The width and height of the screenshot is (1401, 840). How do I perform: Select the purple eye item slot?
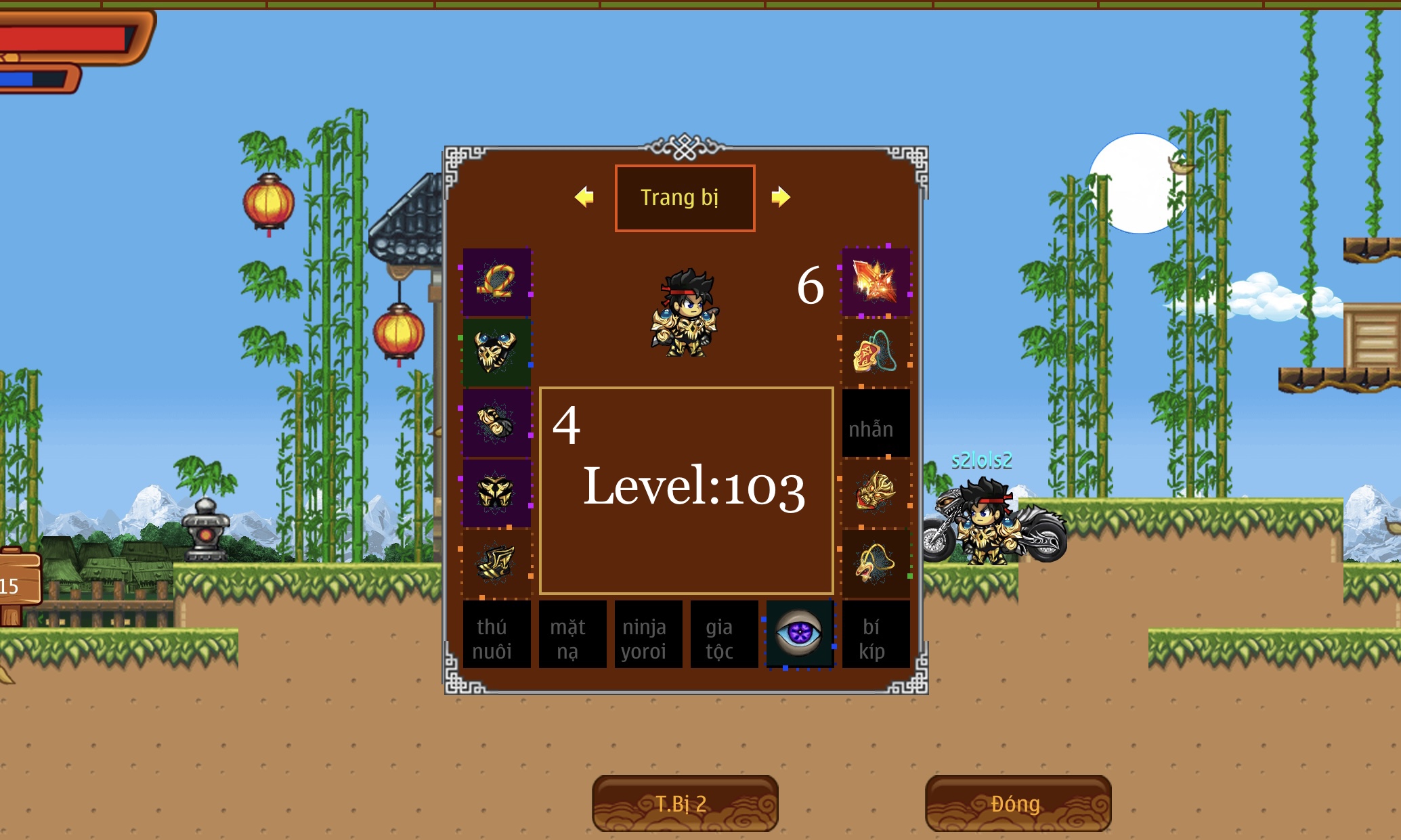[x=800, y=634]
